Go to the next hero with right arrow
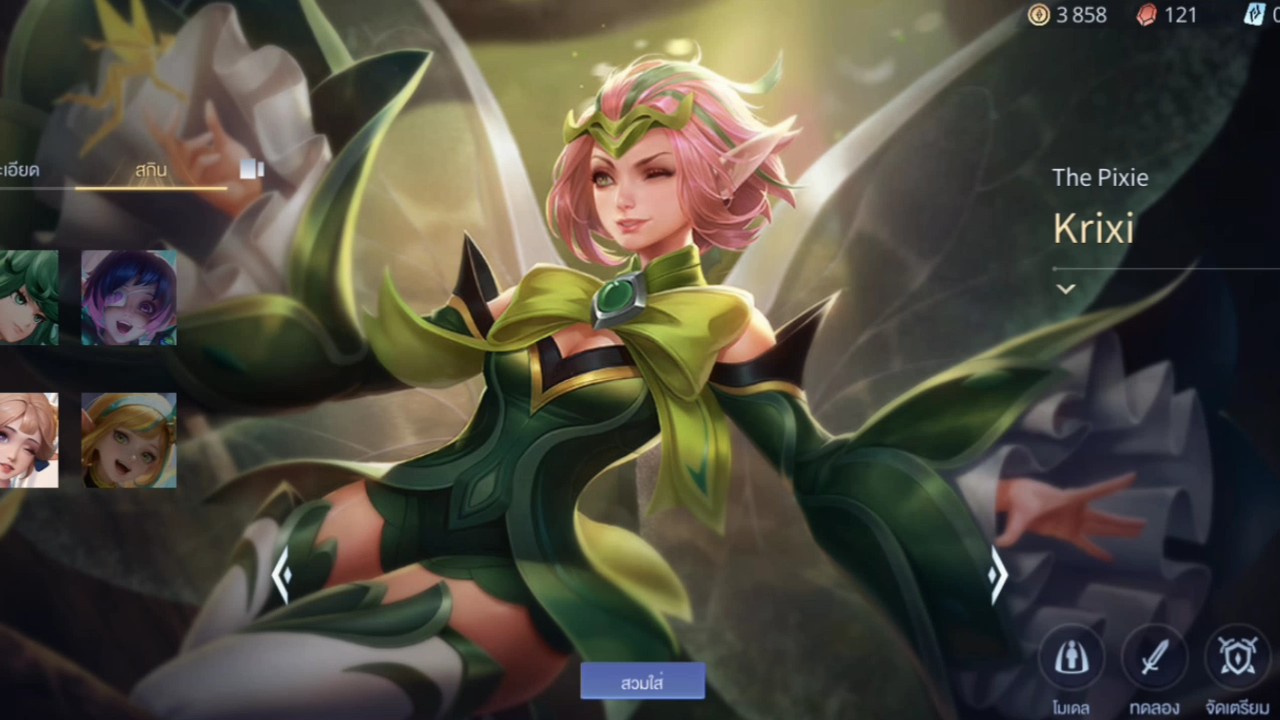The image size is (1280, 720). pos(997,575)
